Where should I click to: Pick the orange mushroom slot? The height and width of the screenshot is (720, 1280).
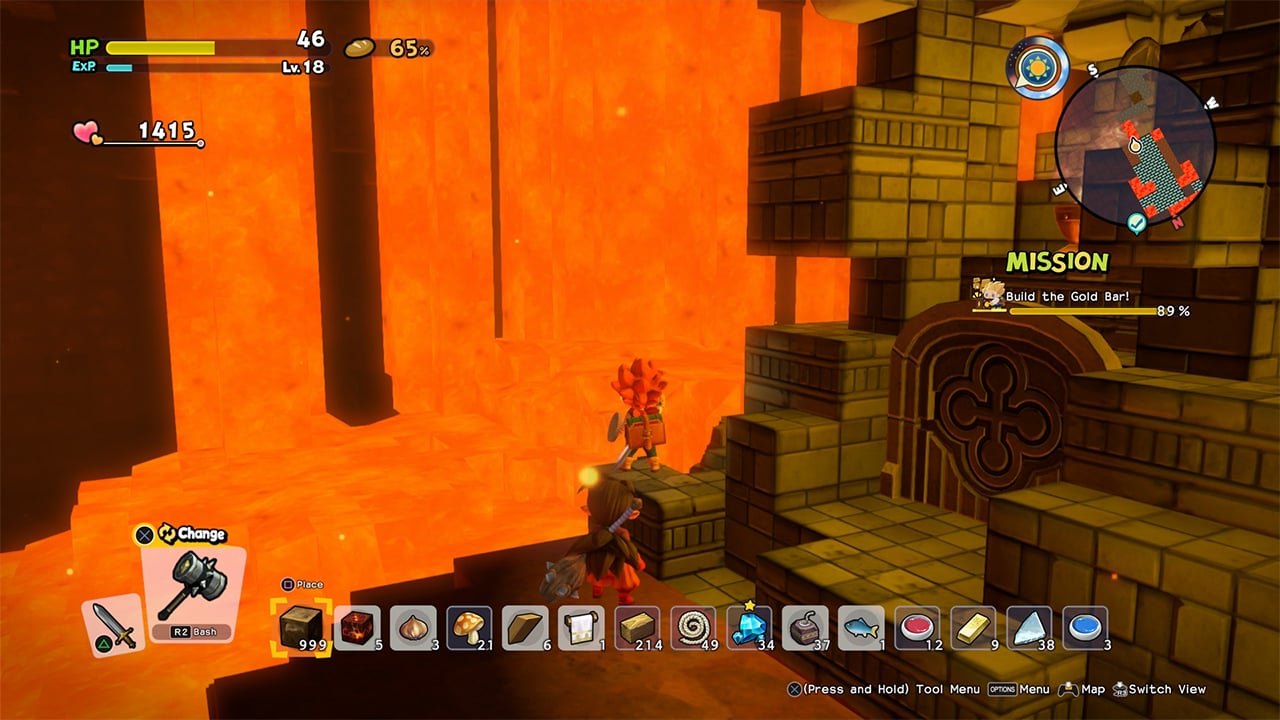coord(469,627)
